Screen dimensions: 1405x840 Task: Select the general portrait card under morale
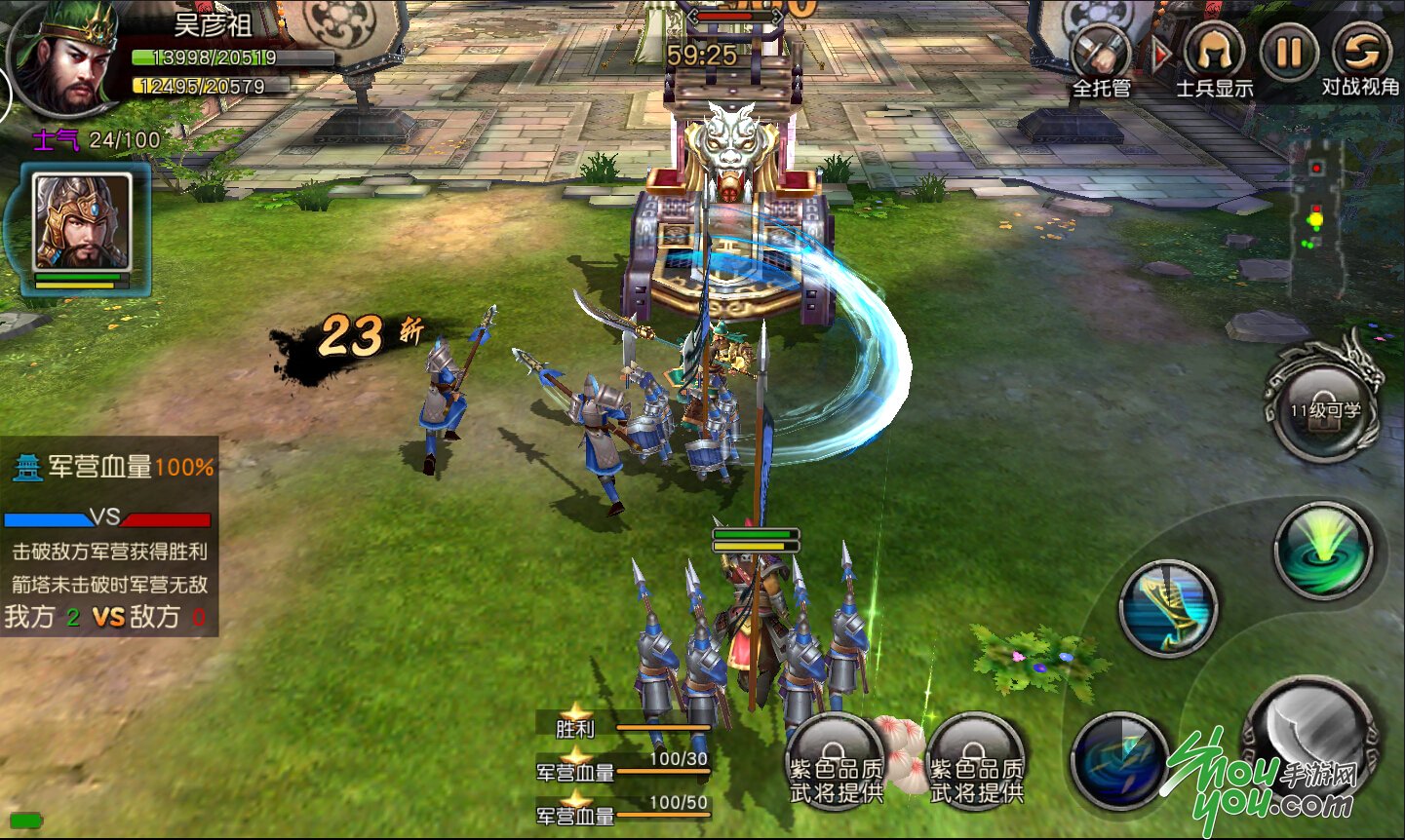point(82,224)
